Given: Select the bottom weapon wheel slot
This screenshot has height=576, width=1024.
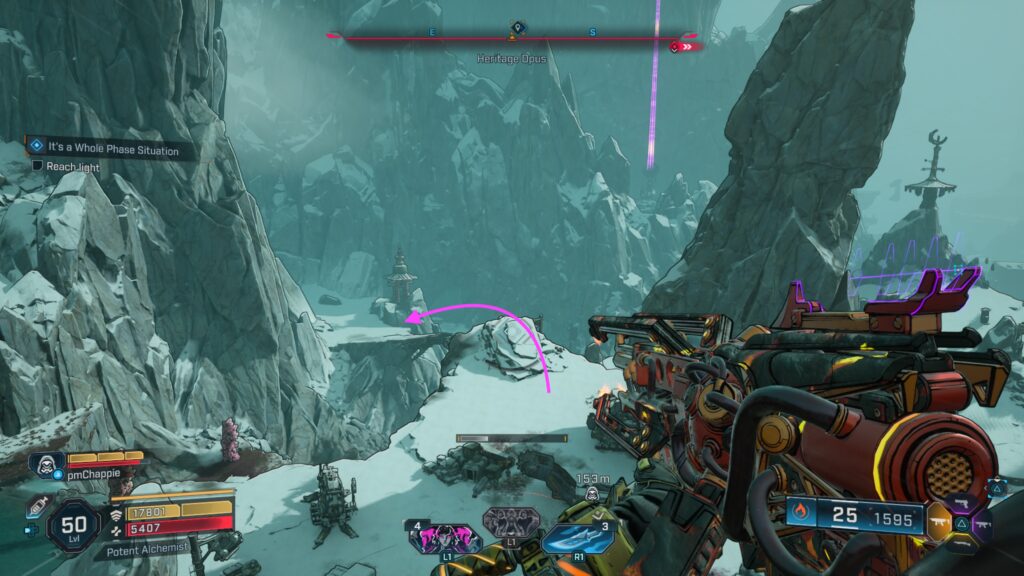Looking at the screenshot, I should (960, 544).
